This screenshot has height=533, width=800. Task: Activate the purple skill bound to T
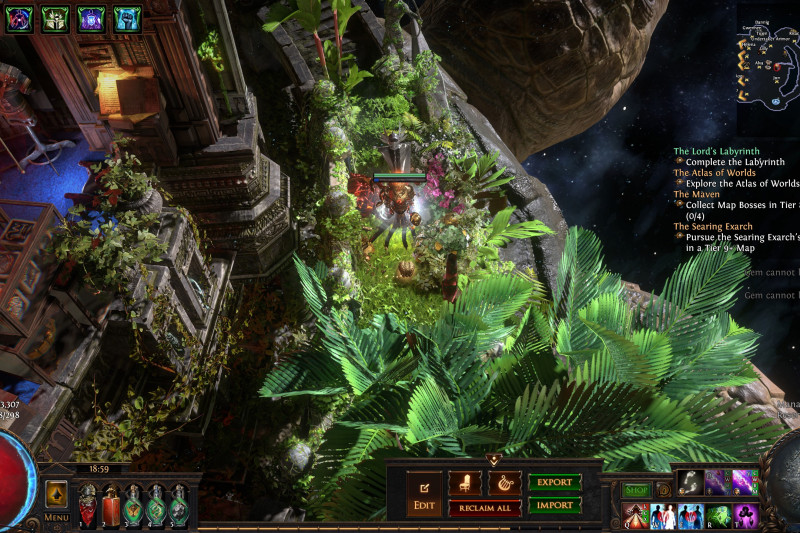(x=746, y=516)
